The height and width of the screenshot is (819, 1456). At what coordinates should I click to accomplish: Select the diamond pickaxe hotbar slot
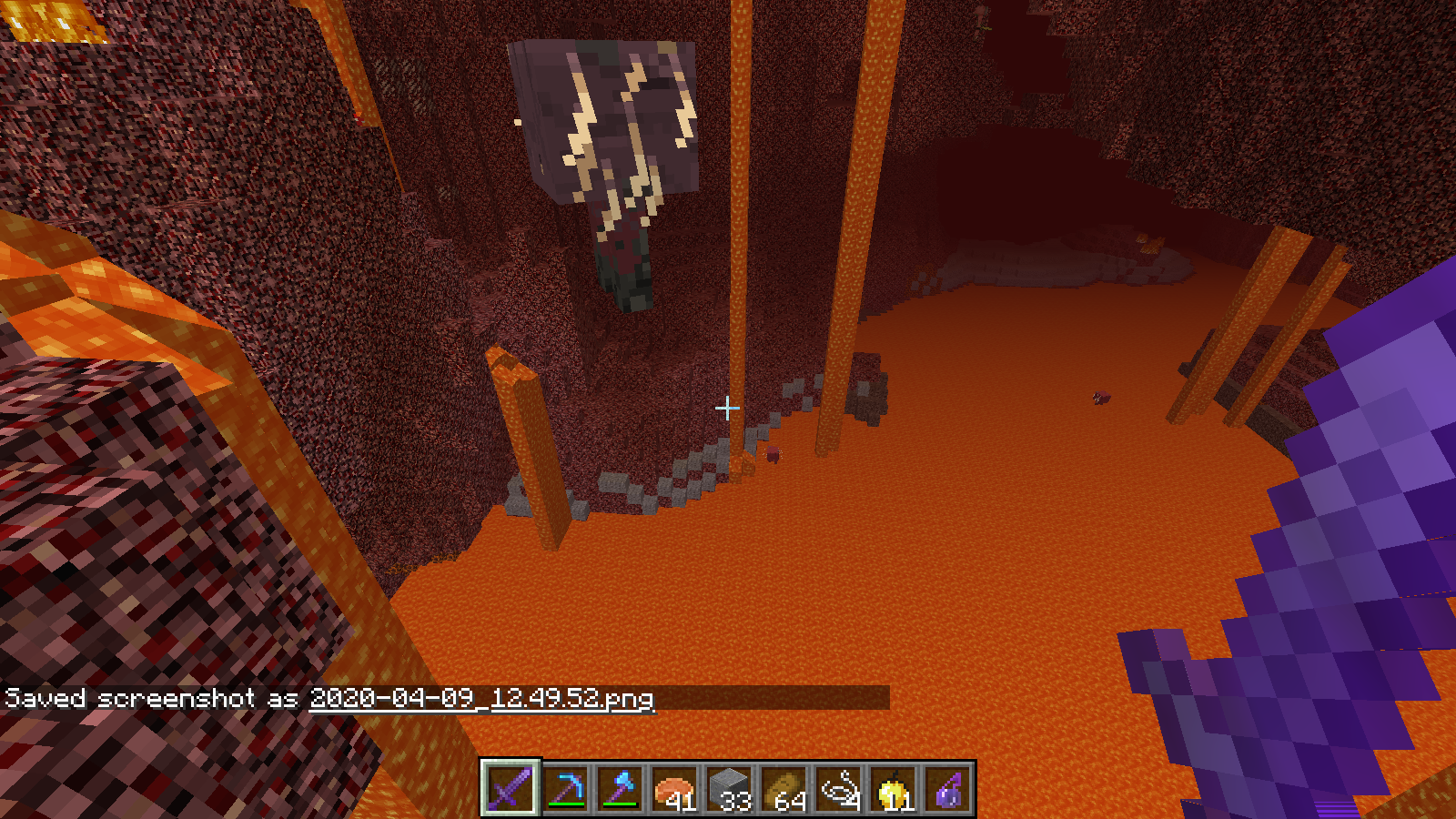[565, 788]
